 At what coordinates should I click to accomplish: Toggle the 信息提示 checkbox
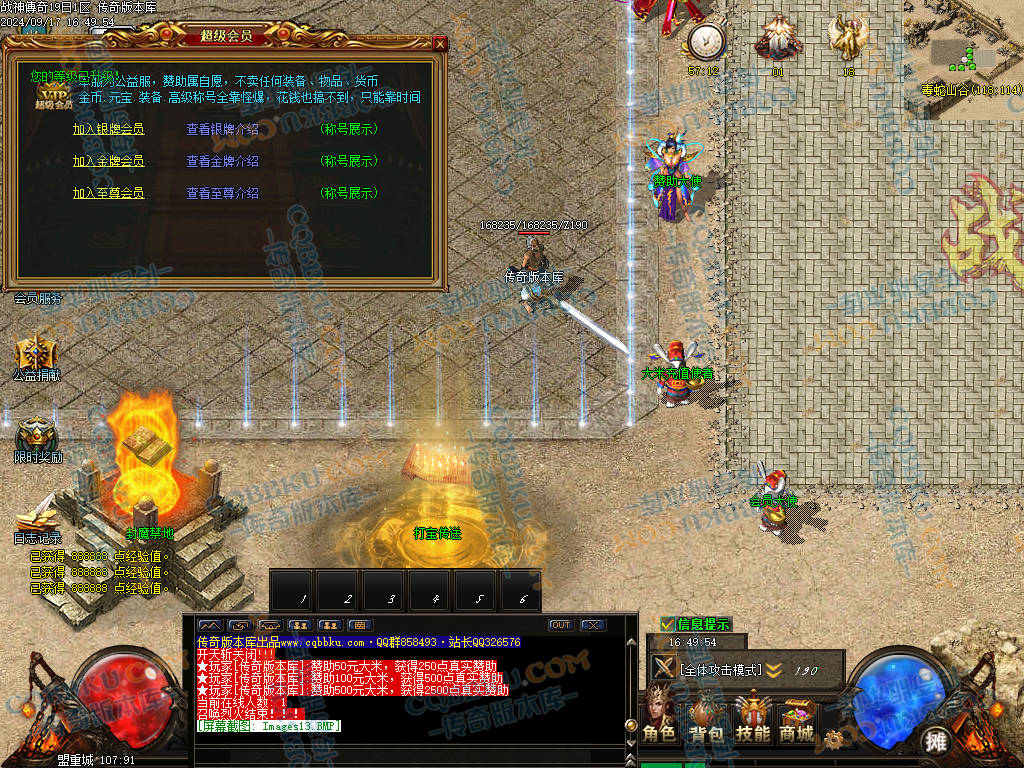[668, 625]
